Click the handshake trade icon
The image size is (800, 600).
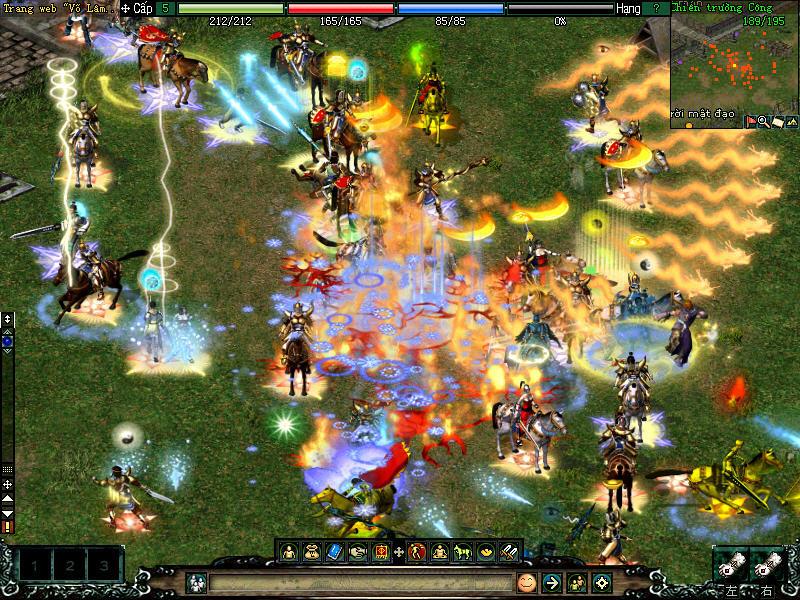click(357, 551)
